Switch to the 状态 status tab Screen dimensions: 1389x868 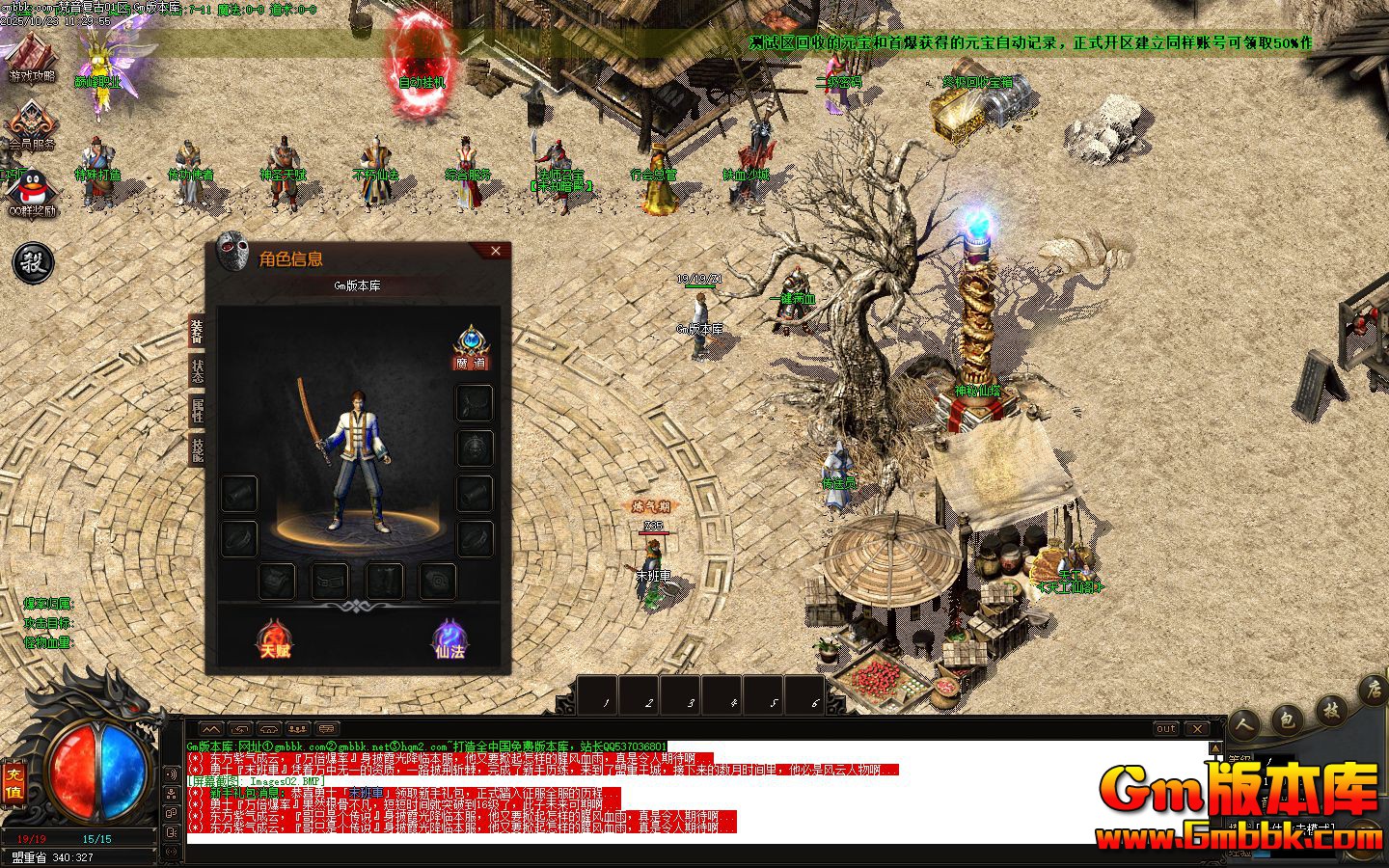pyautogui.click(x=197, y=371)
